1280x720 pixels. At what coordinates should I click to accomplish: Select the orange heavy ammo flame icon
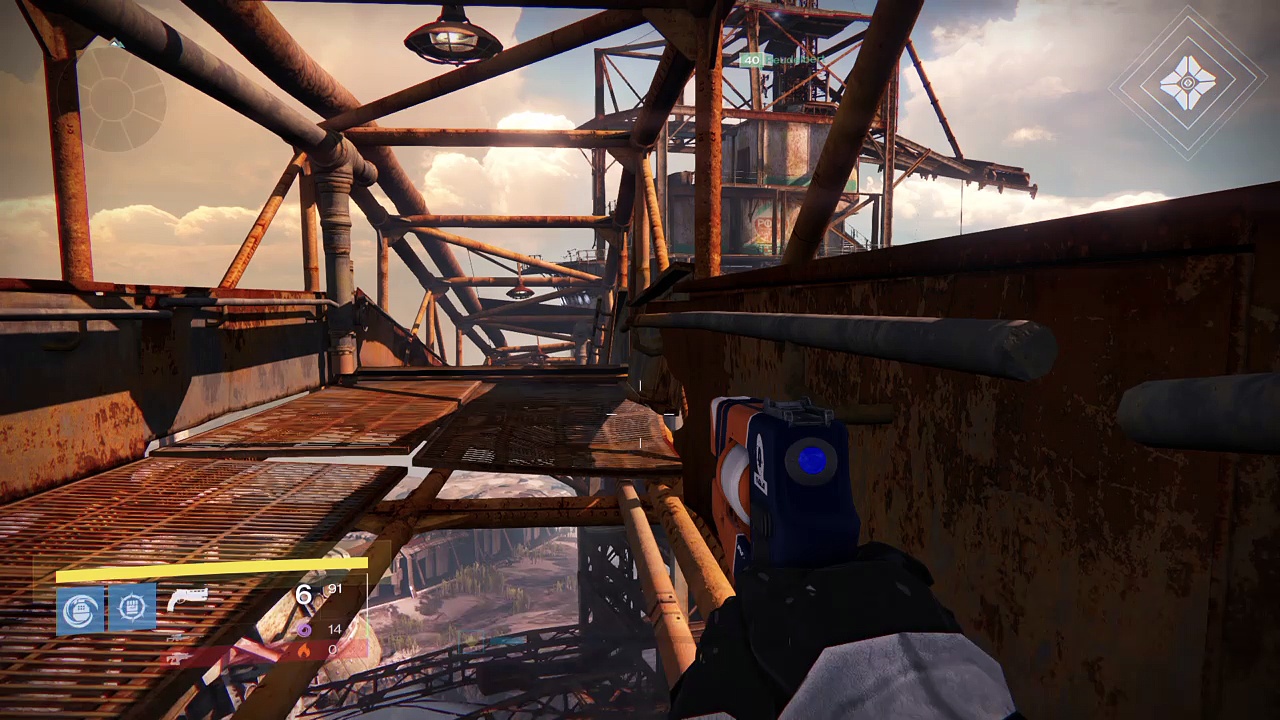tap(304, 650)
